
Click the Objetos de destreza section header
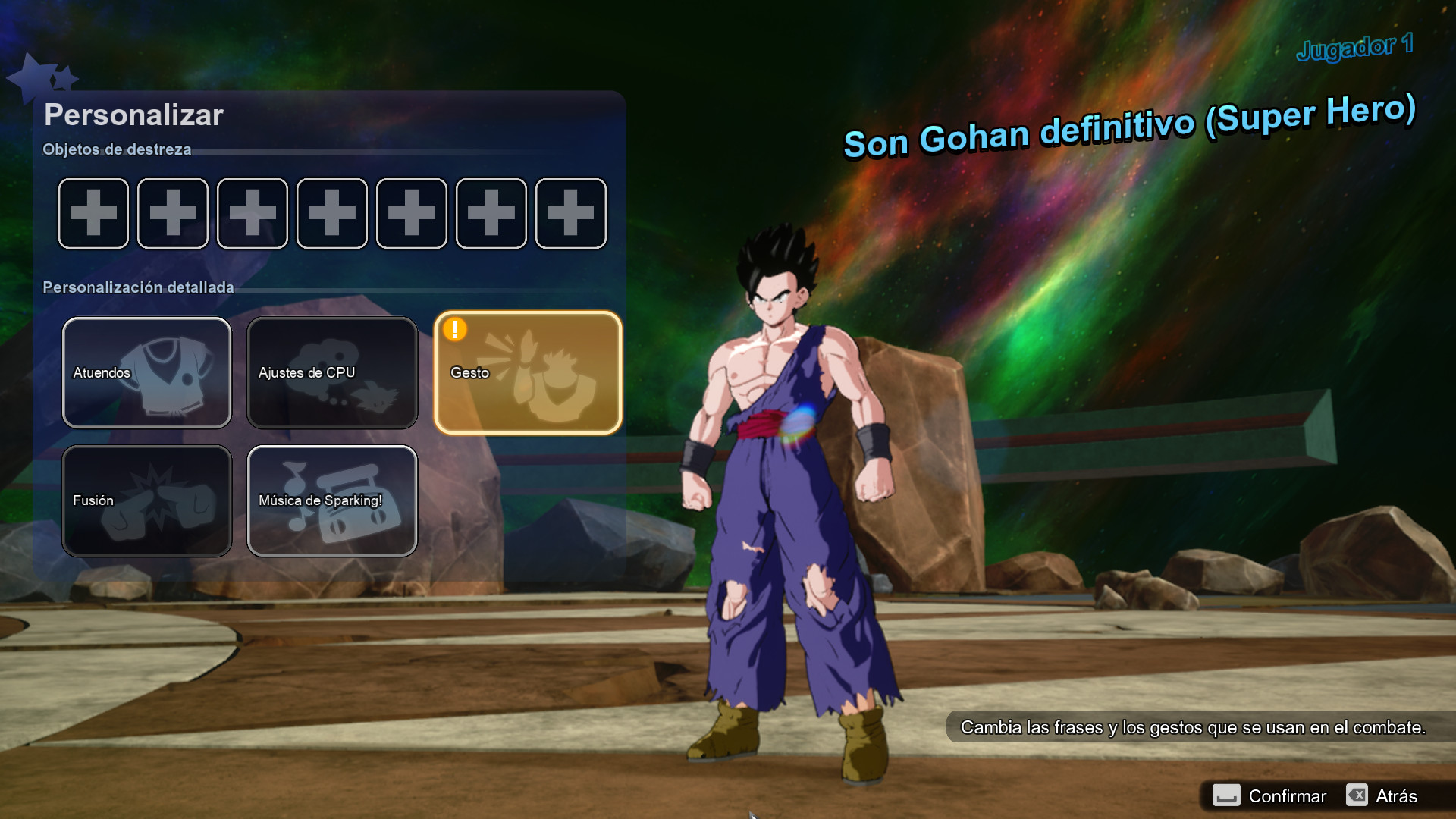(x=118, y=149)
